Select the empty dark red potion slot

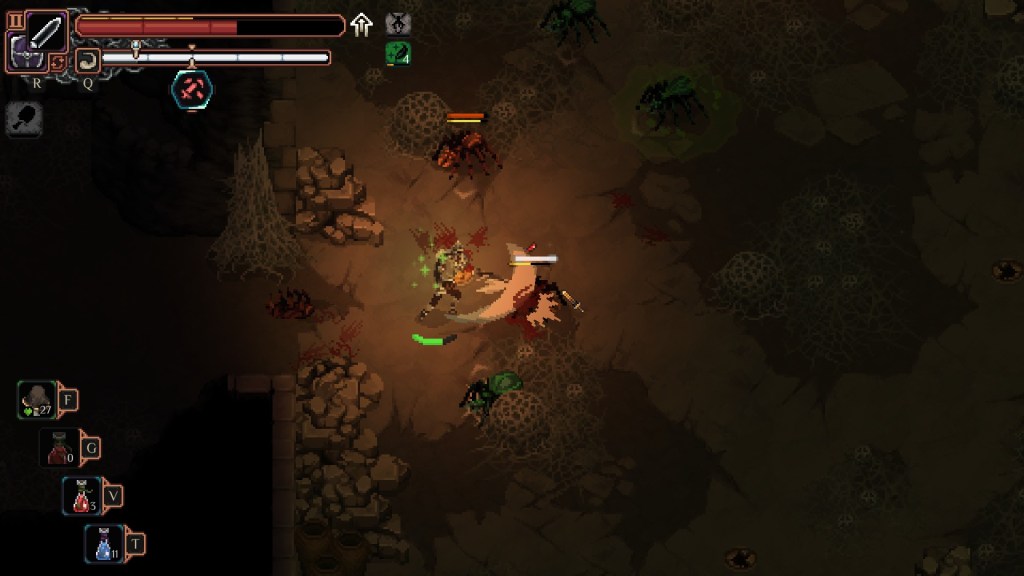click(x=59, y=448)
